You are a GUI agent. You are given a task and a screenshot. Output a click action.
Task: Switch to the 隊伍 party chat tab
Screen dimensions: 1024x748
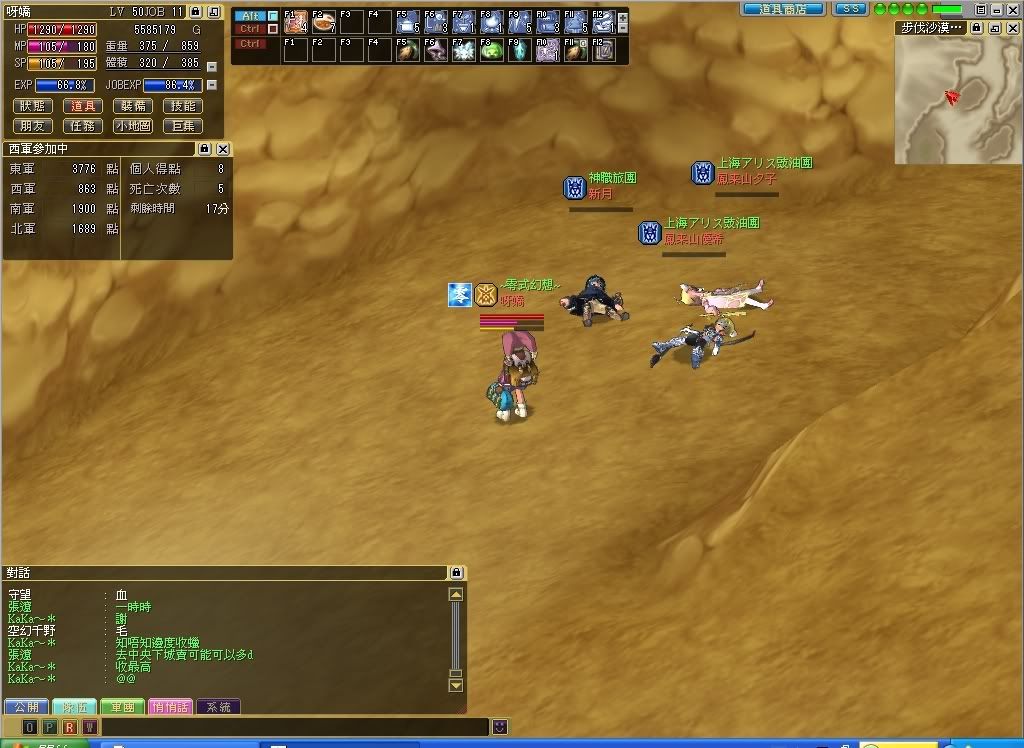[x=73, y=707]
